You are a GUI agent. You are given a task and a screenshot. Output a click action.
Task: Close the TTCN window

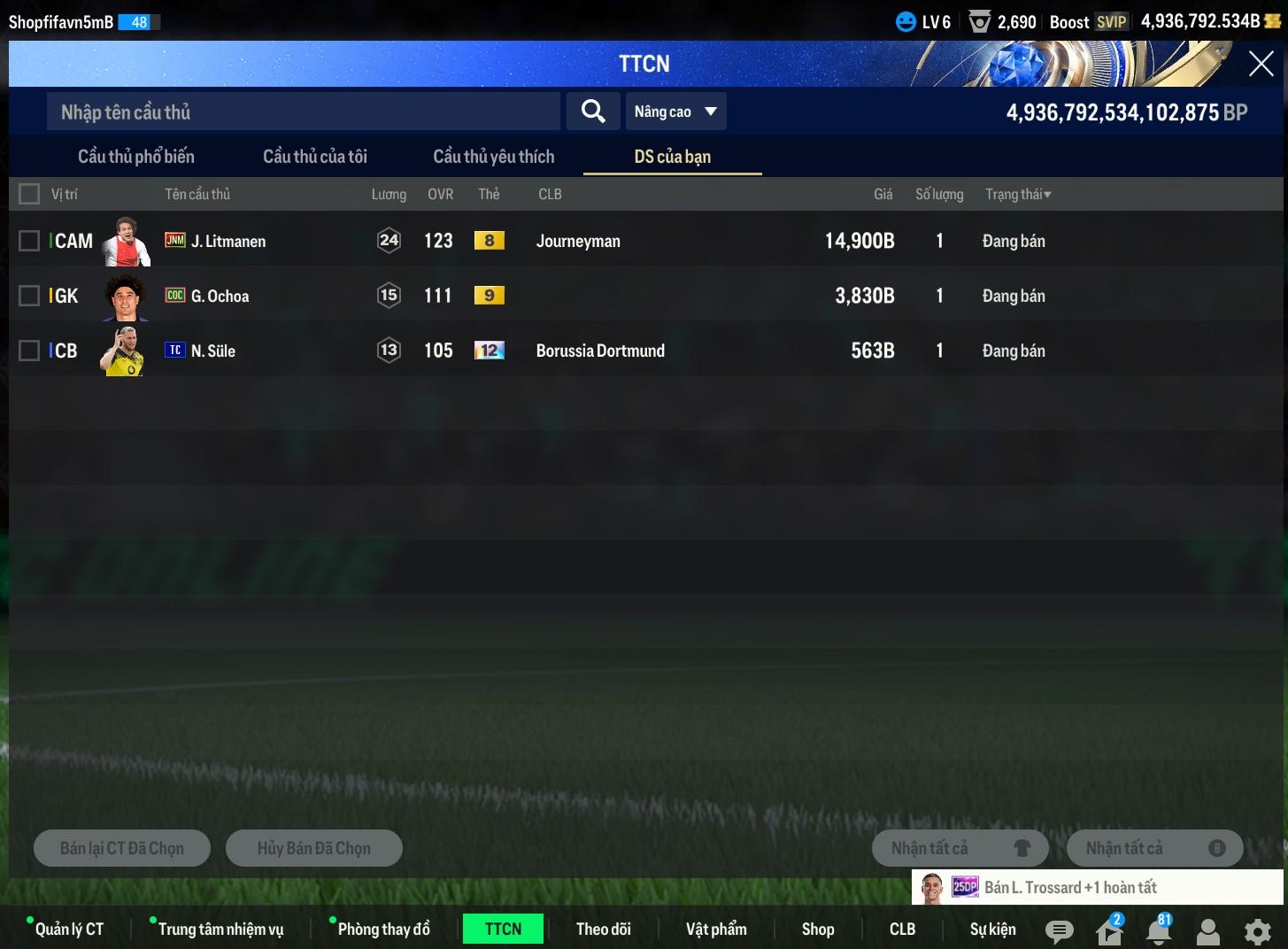coord(1261,64)
